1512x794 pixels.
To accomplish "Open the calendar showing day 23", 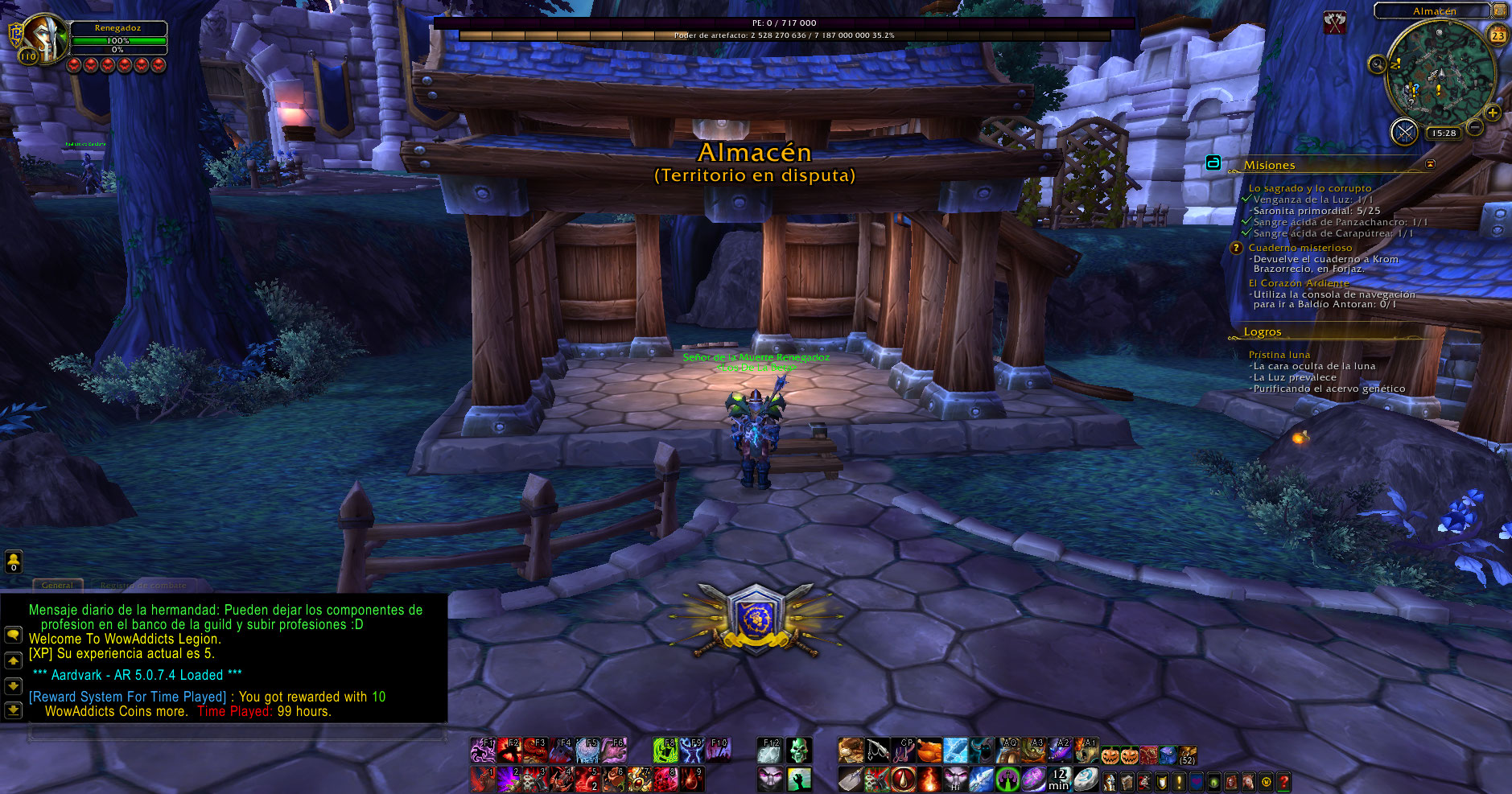I will pos(1498,35).
